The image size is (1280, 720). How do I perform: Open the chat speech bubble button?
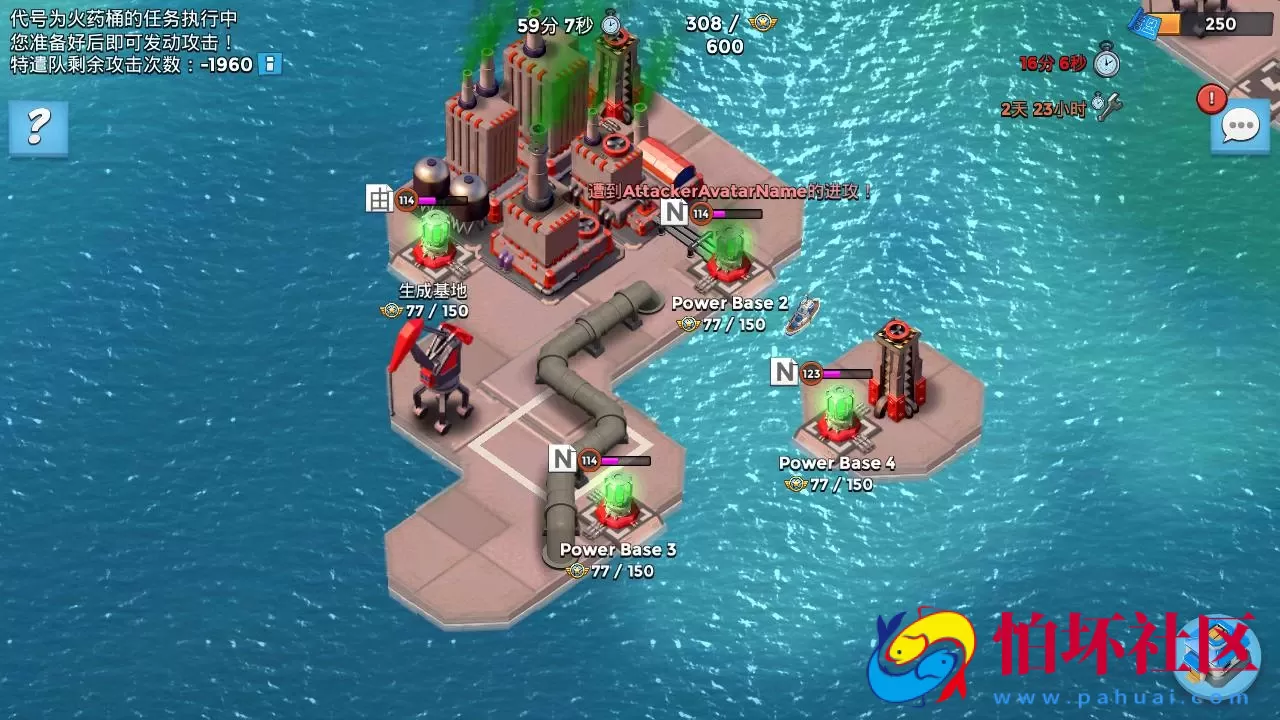pyautogui.click(x=1240, y=127)
